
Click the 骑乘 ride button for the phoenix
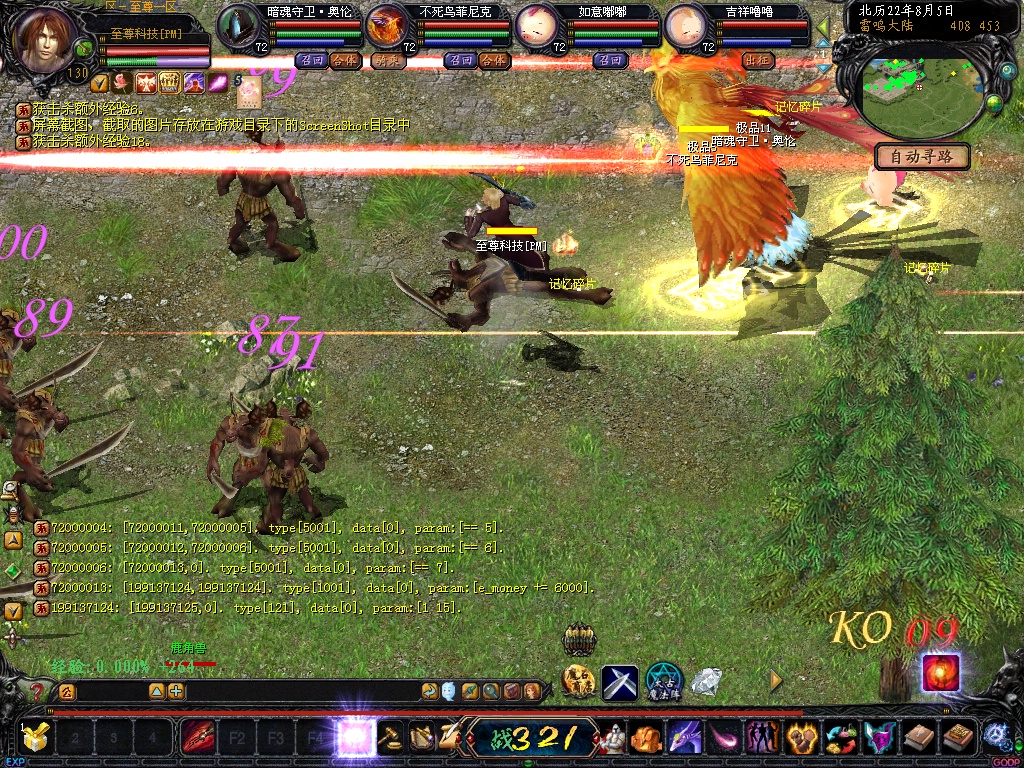[386, 60]
